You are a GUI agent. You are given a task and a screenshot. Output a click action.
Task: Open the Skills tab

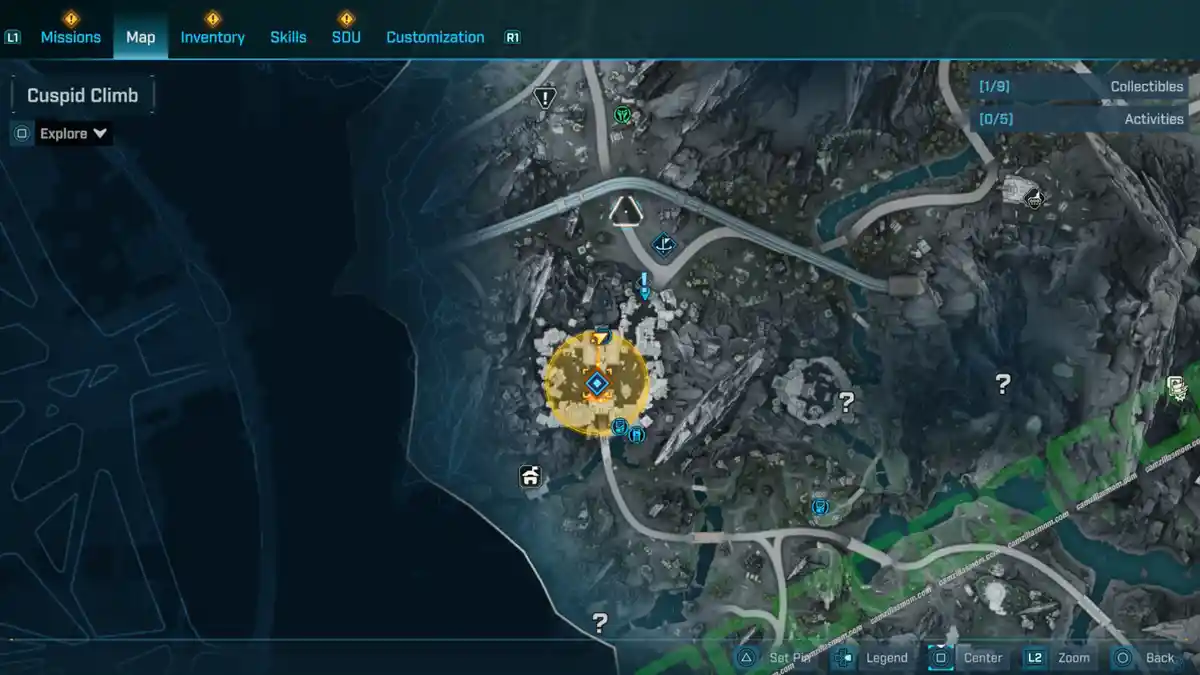pos(288,37)
